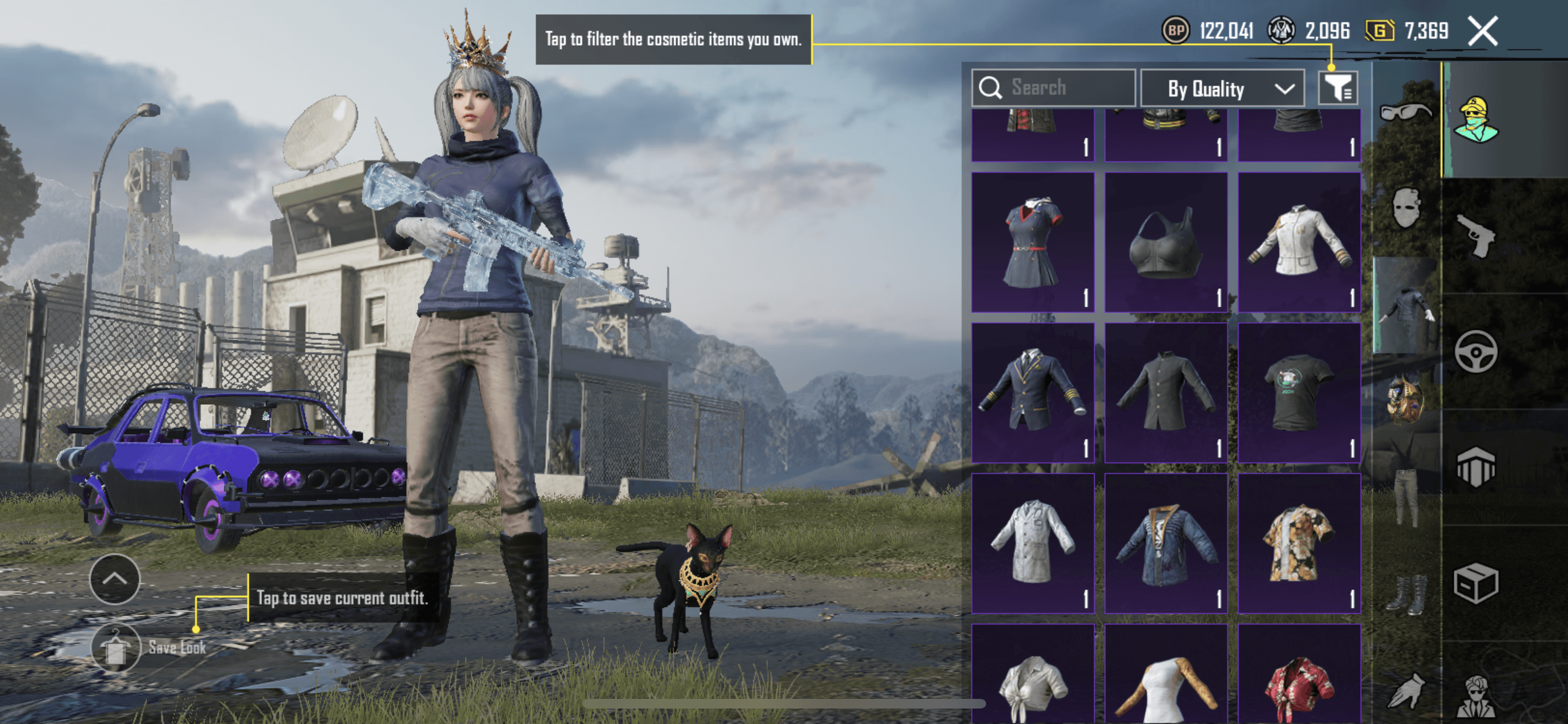
Task: Equip the navy pilot blazer
Action: [1032, 392]
